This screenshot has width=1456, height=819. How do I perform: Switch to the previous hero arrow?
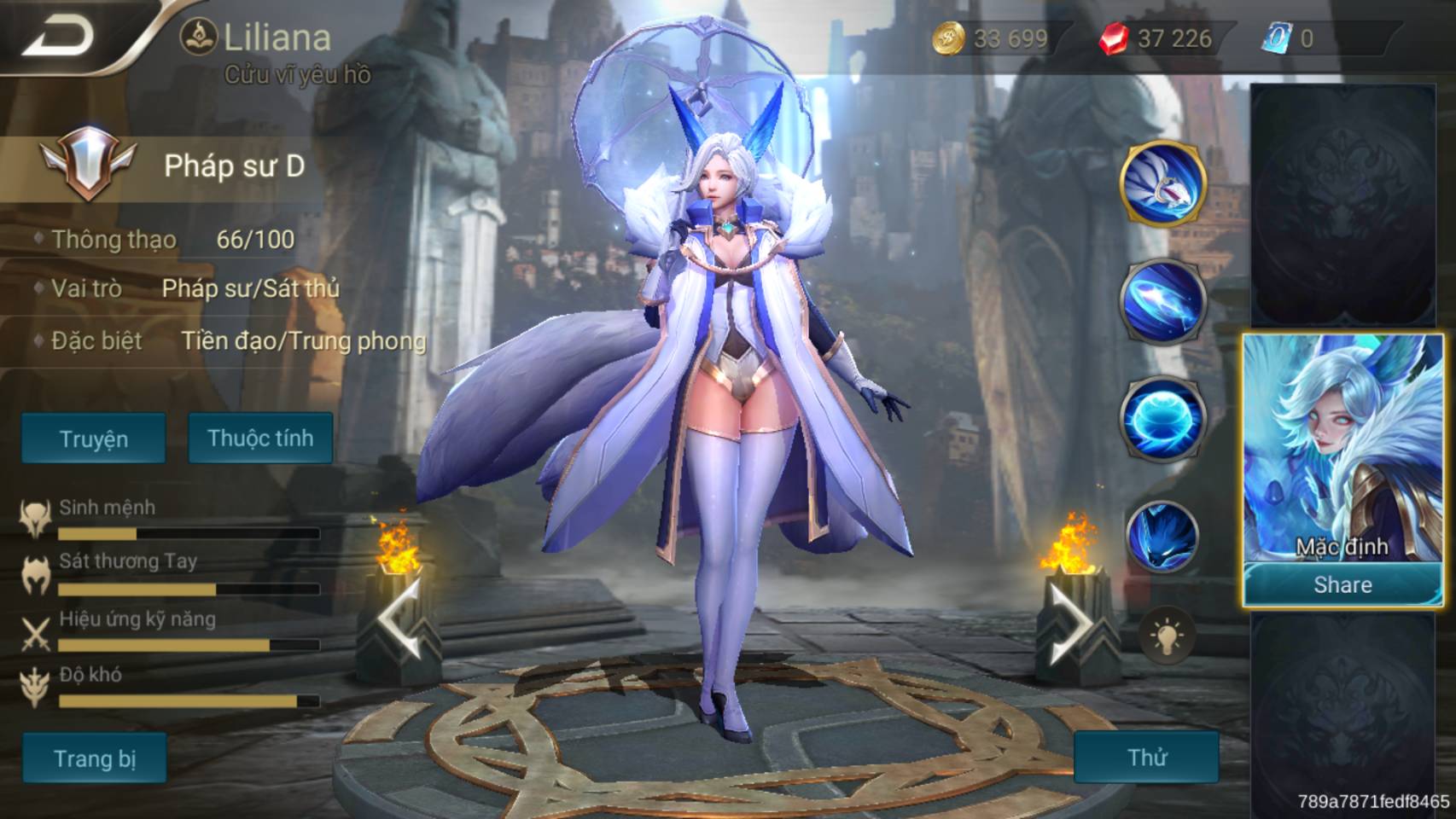click(399, 623)
